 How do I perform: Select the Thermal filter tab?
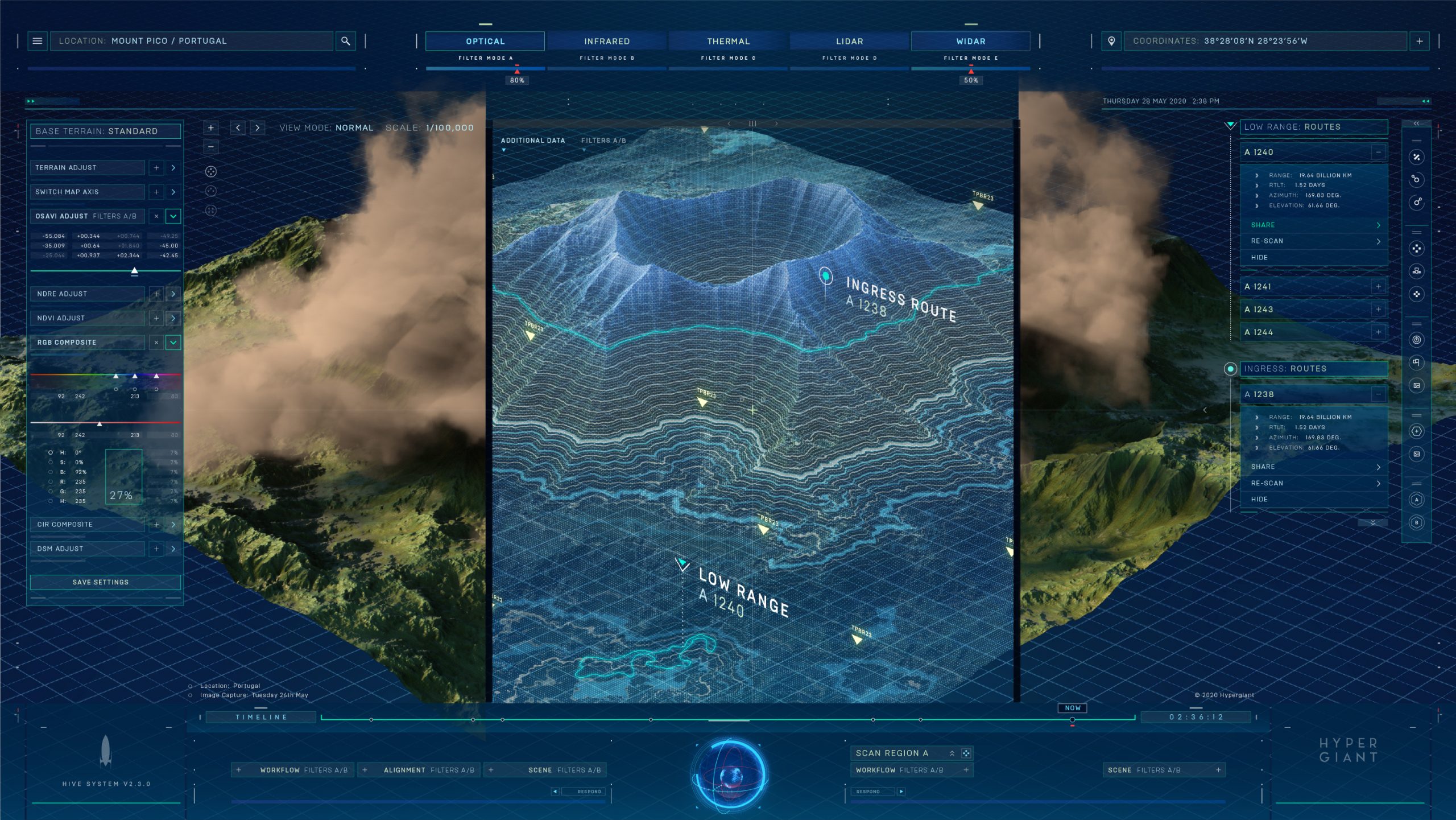tap(728, 41)
